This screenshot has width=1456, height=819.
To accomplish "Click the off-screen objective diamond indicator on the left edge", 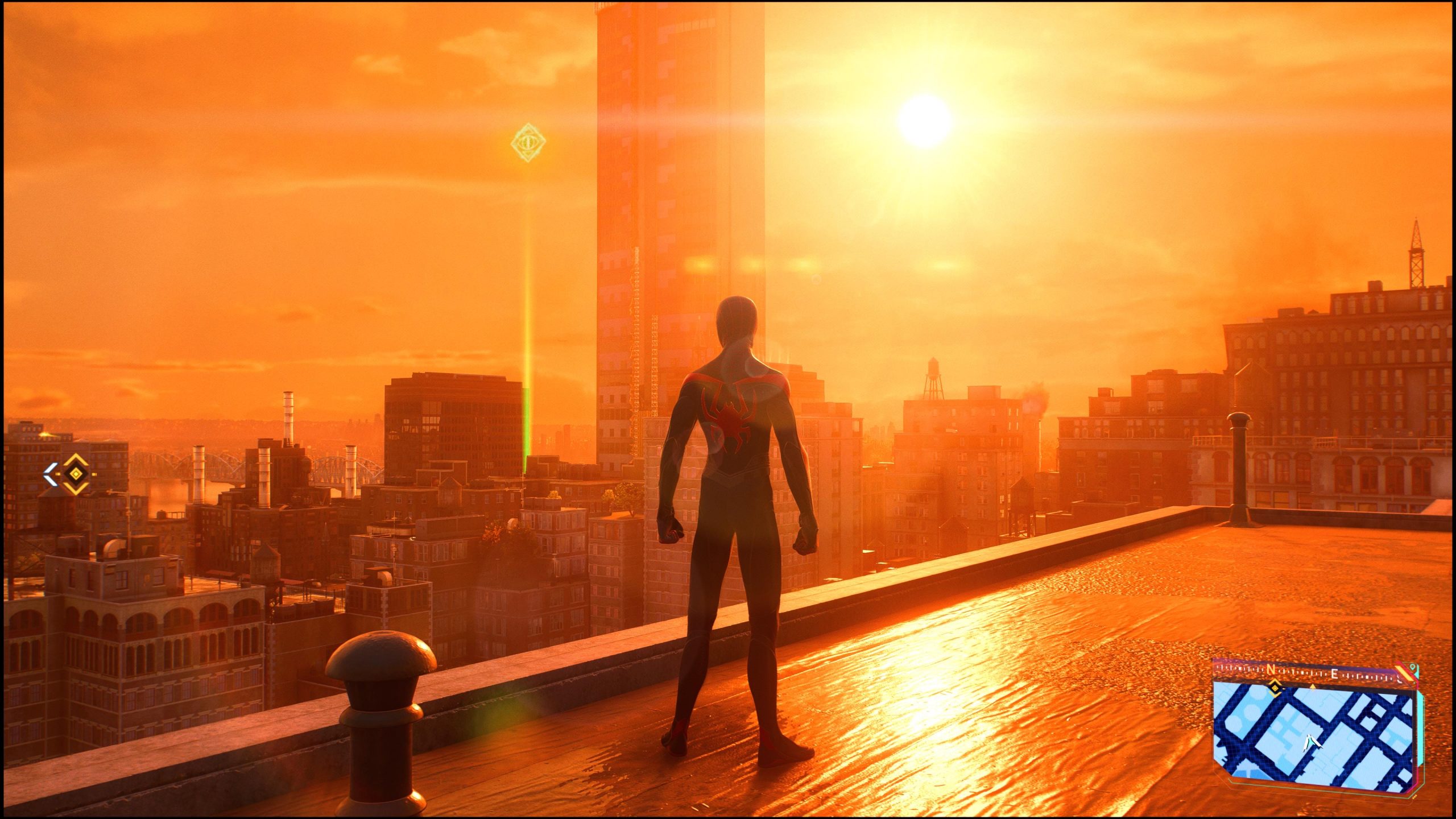I will pyautogui.click(x=76, y=474).
